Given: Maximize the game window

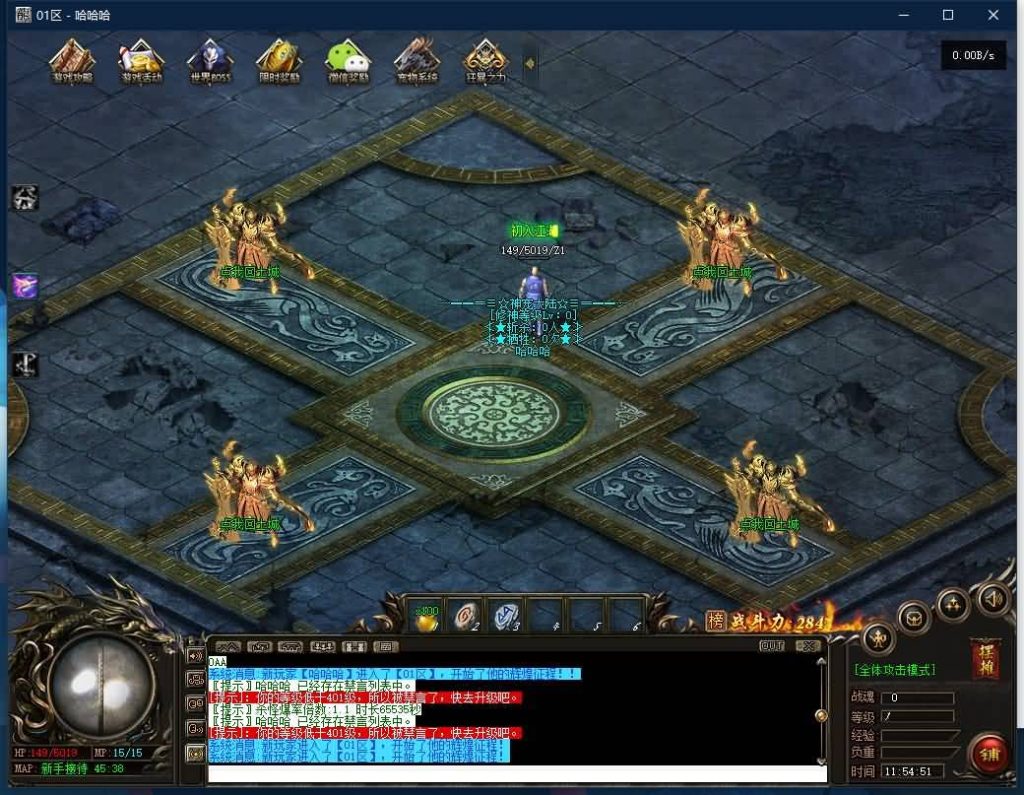Looking at the screenshot, I should pos(948,15).
